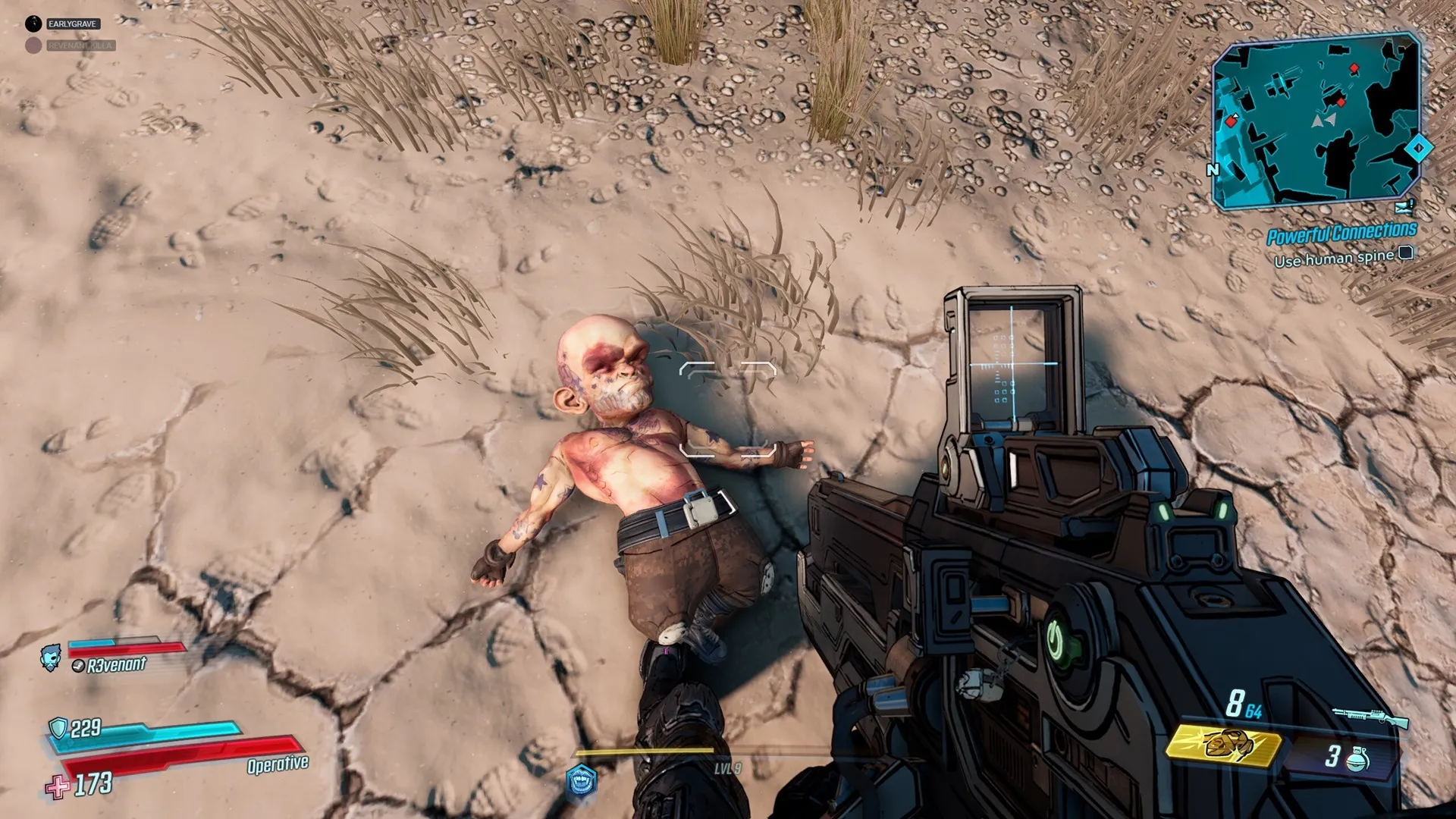Click the equipped weapon silhouette icon
1456x819 pixels.
1370,717
